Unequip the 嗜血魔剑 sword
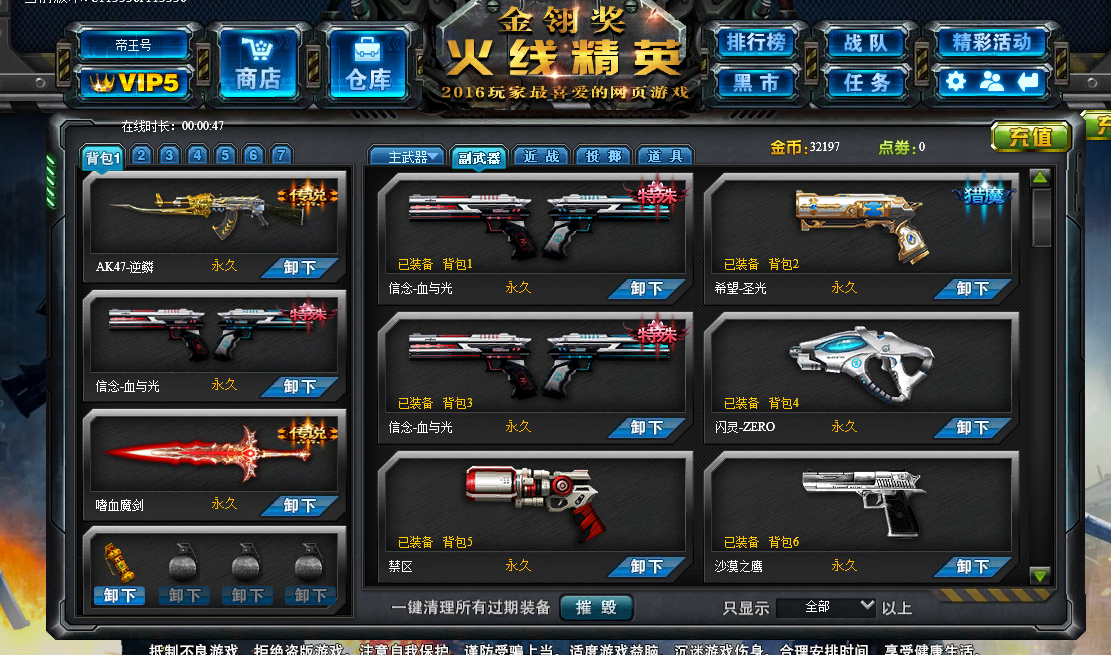Image resolution: width=1111 pixels, height=655 pixels. [300, 506]
